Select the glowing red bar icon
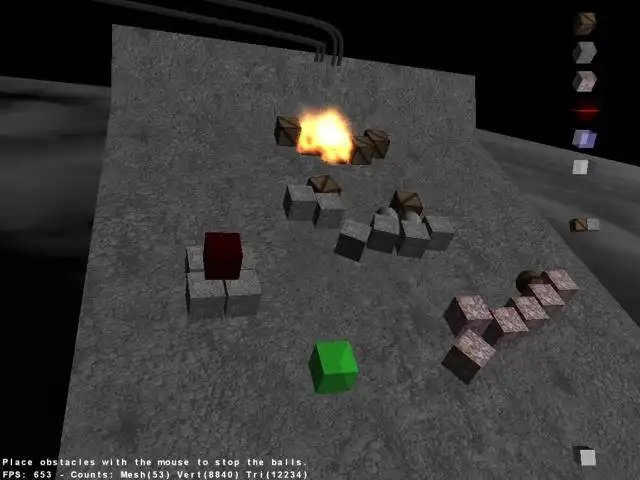 click(585, 110)
